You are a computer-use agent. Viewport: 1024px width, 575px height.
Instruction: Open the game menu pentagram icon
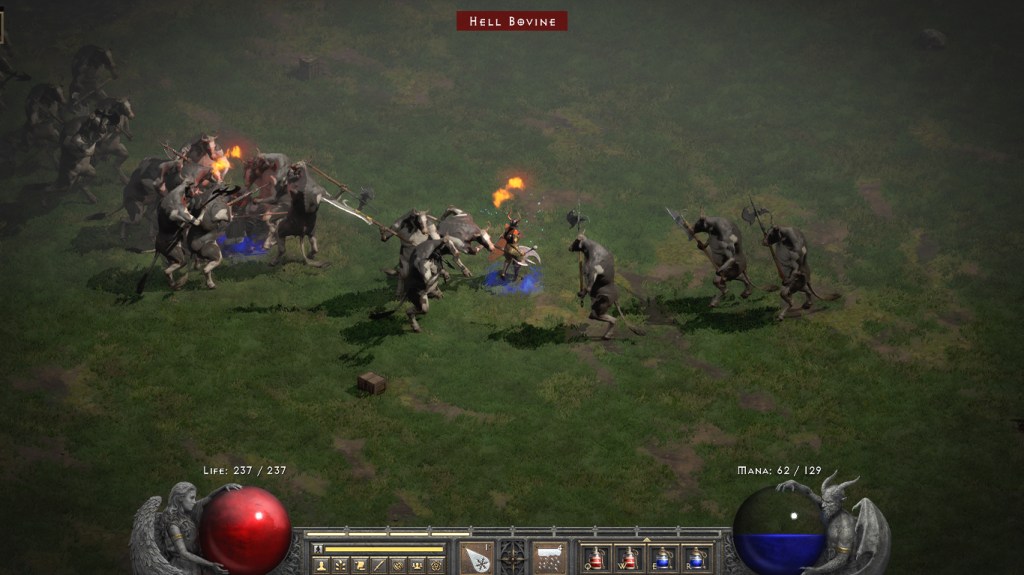pos(435,565)
